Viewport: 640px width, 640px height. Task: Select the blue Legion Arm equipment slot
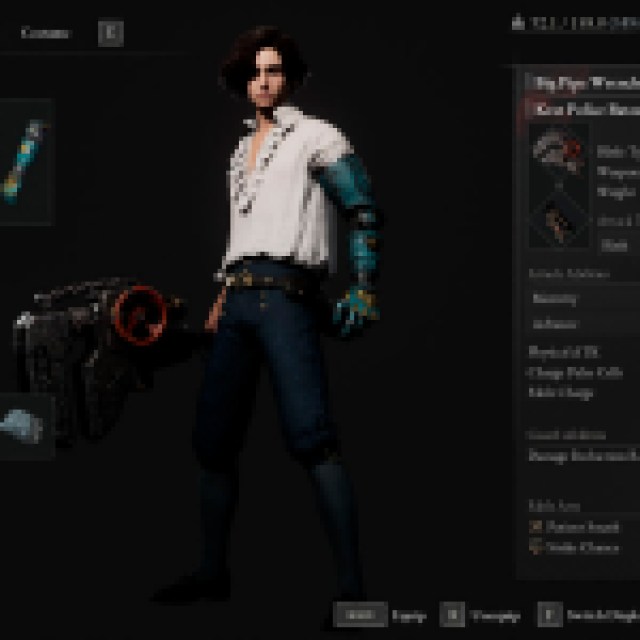24,161
